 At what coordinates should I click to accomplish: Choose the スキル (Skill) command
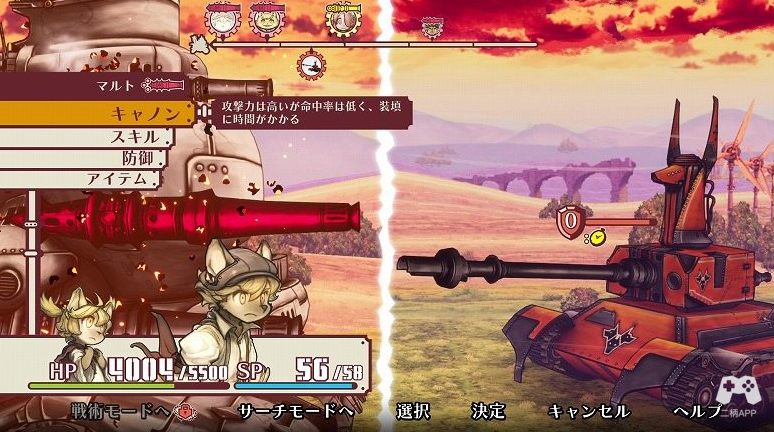click(x=130, y=136)
